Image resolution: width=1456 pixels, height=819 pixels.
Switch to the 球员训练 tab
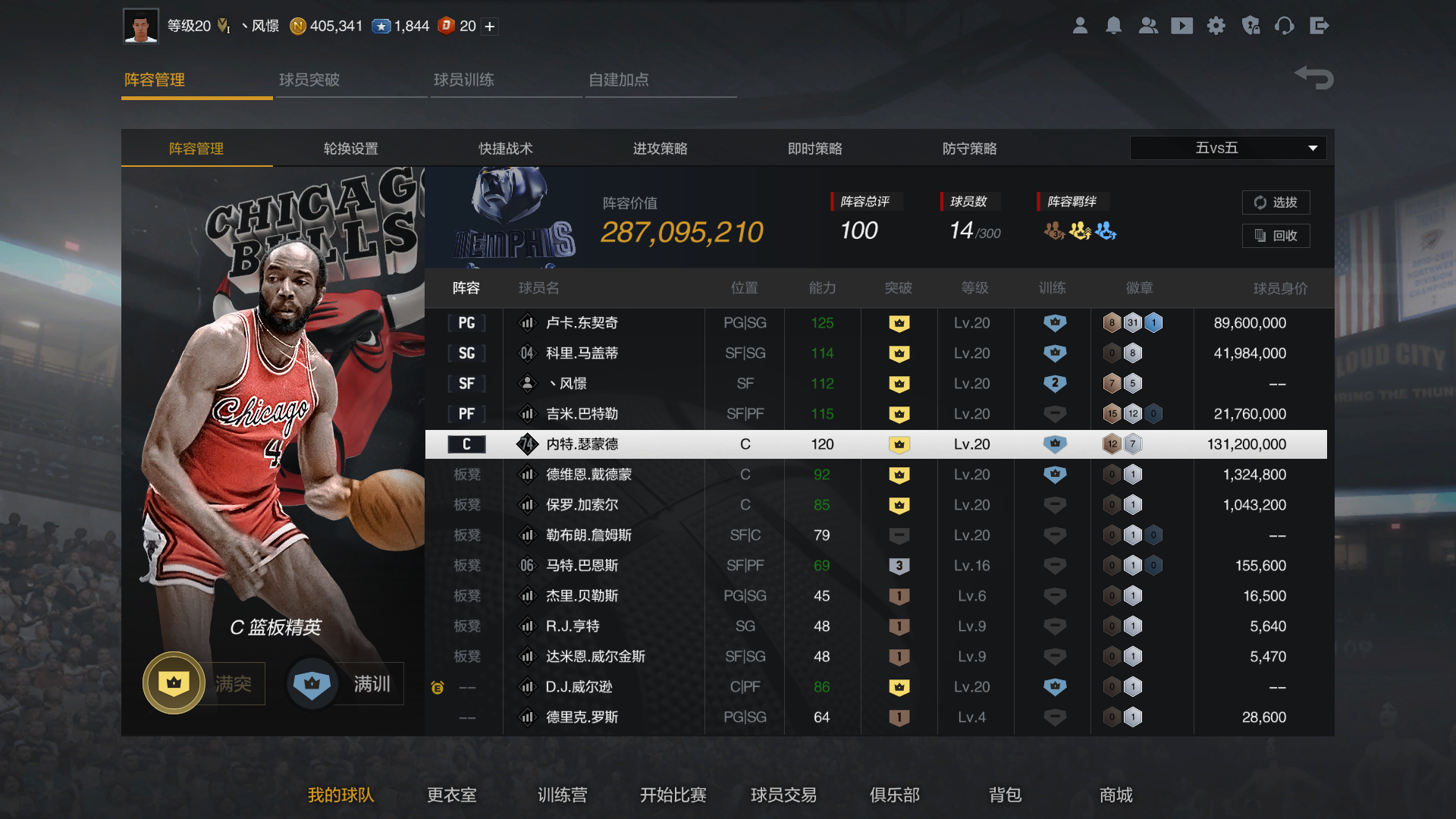click(x=465, y=80)
